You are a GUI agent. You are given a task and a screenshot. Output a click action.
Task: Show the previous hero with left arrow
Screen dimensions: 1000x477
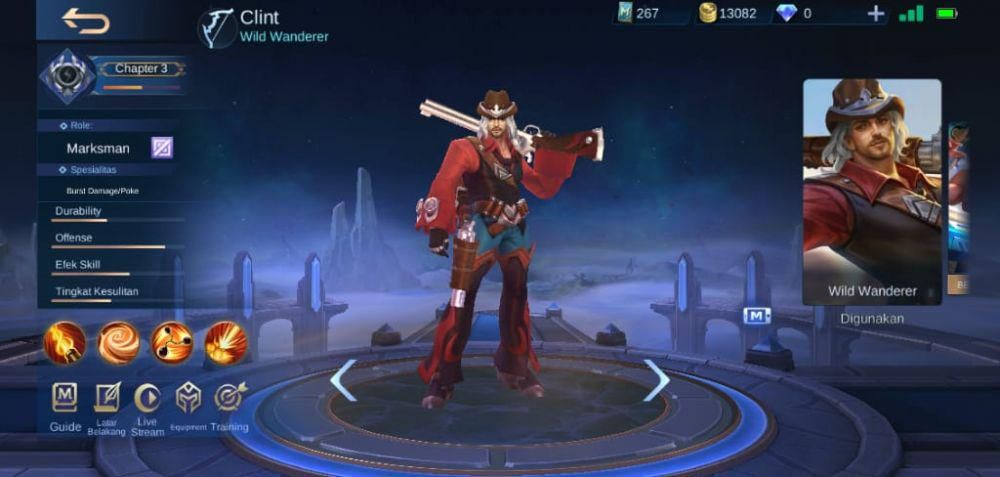tap(343, 380)
